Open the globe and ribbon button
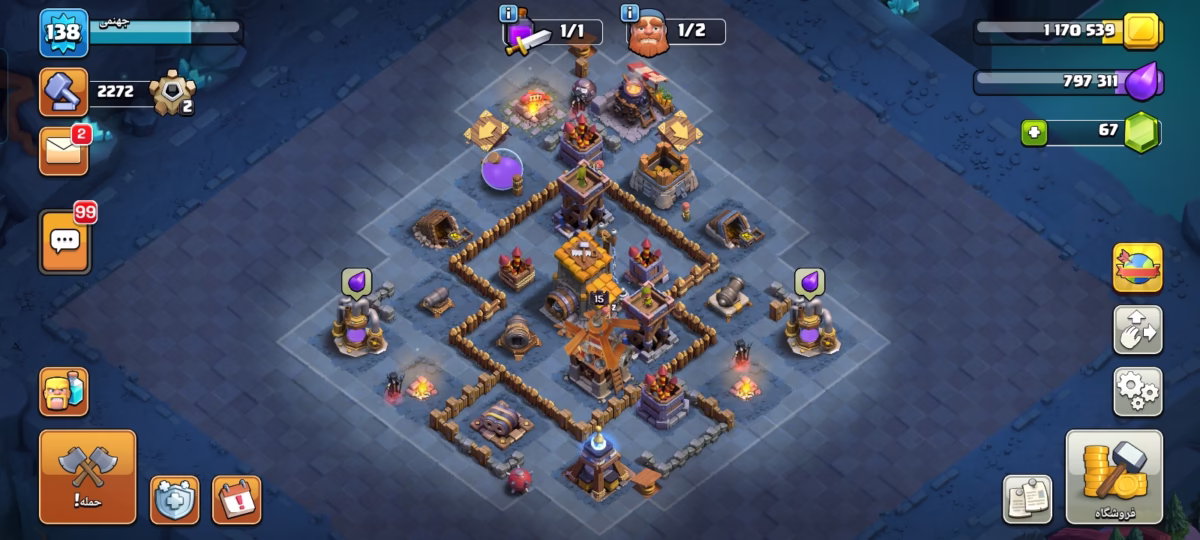 coord(1137,268)
